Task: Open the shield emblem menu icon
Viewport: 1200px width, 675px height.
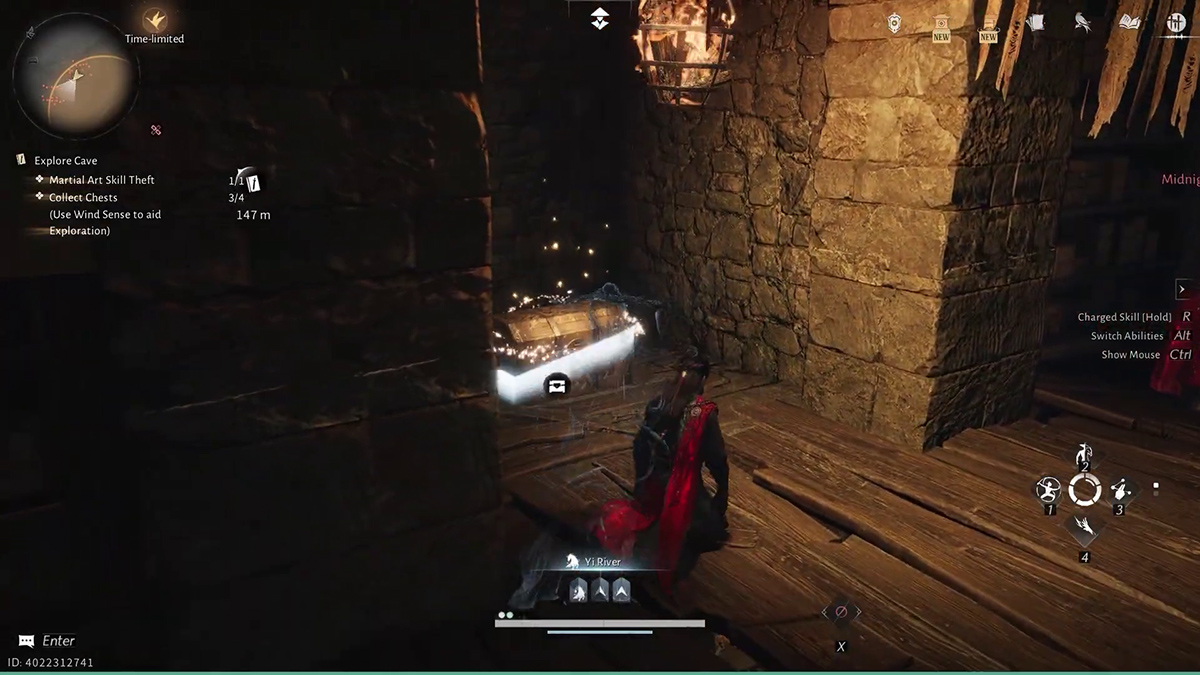Action: (x=895, y=24)
